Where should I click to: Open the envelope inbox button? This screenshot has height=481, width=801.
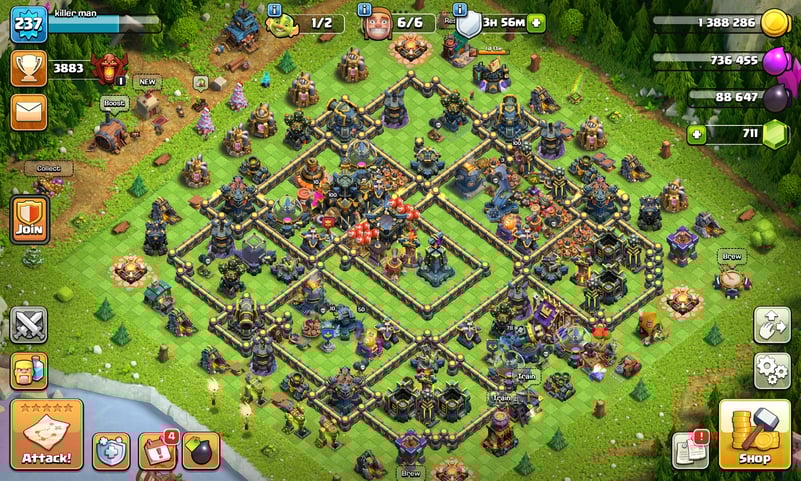click(x=28, y=112)
